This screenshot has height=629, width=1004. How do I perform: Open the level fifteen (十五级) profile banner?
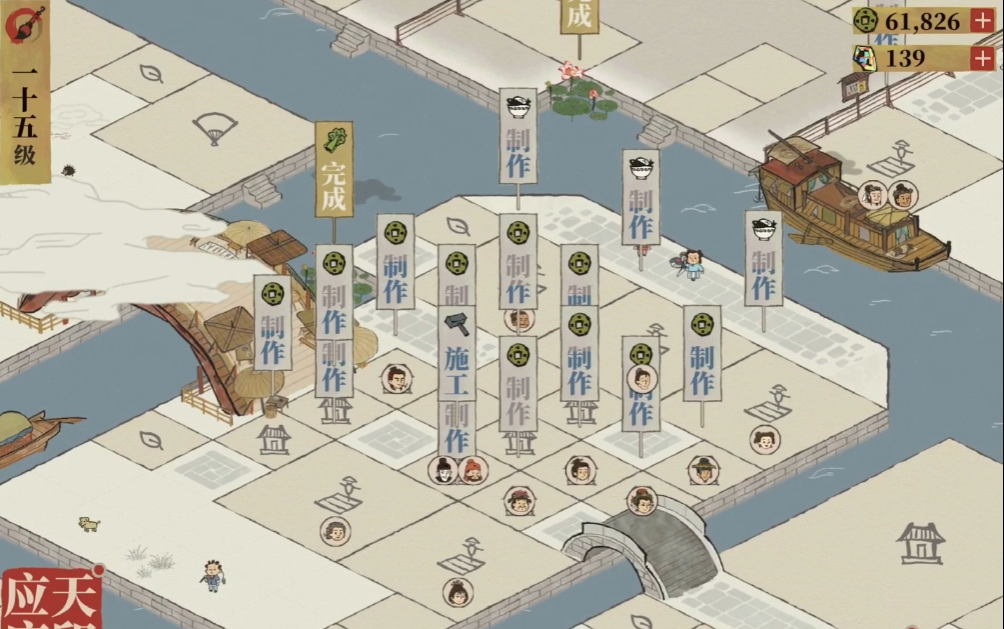pyautogui.click(x=25, y=110)
